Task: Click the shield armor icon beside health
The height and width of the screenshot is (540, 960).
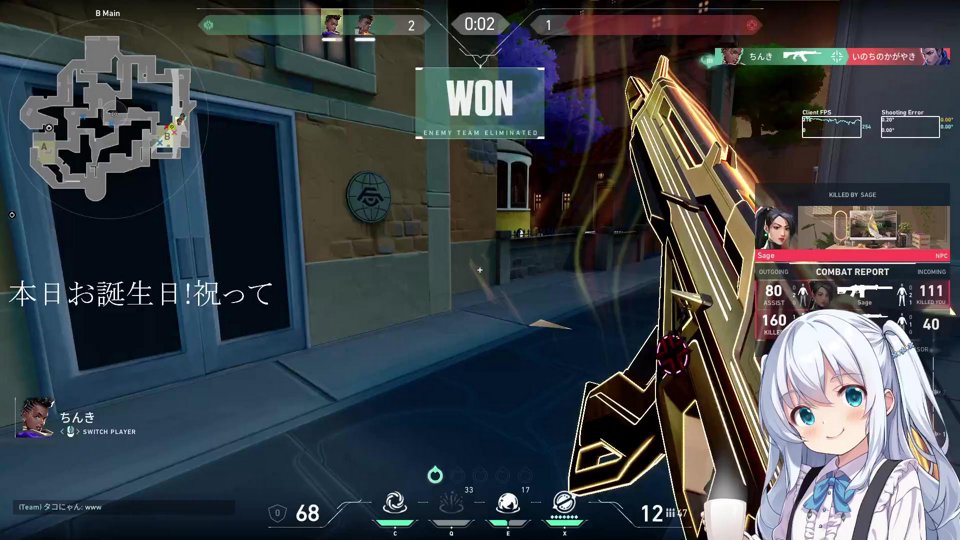Action: [x=278, y=513]
